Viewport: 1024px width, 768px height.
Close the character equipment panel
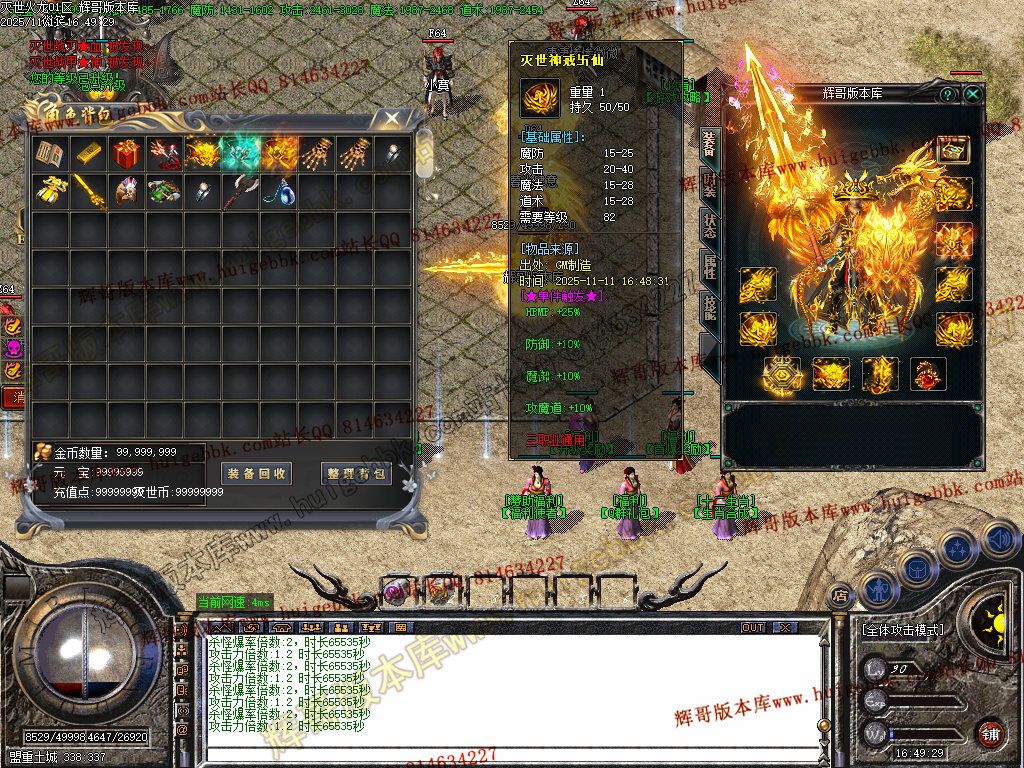[x=972, y=94]
